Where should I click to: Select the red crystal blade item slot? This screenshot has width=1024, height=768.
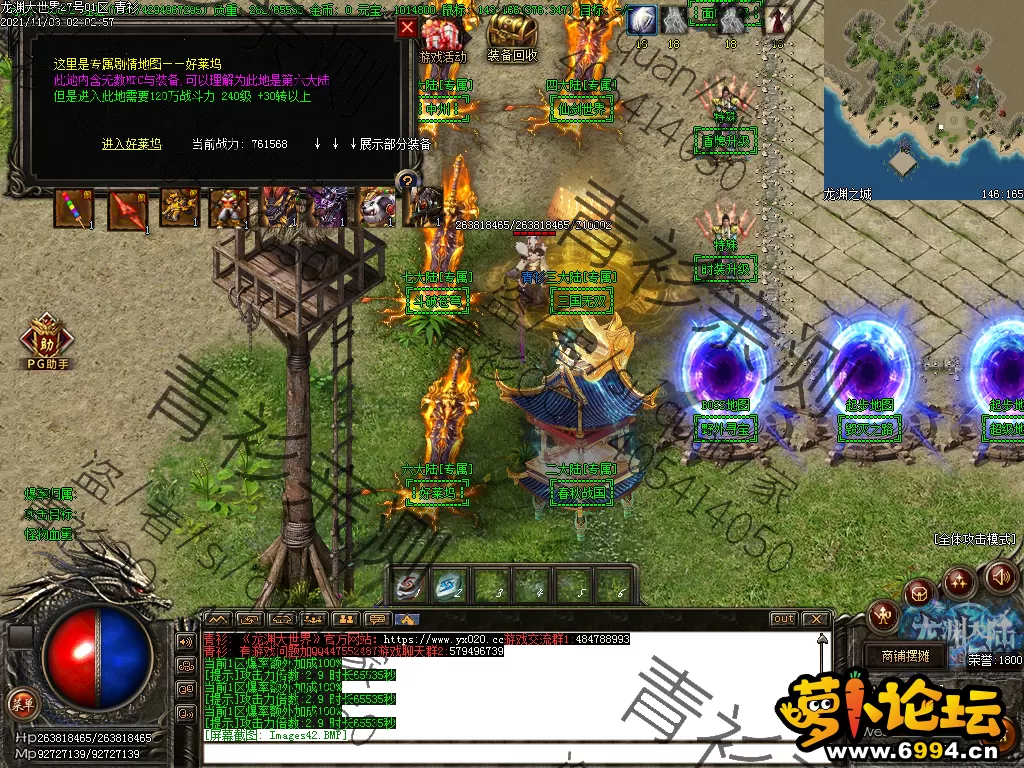(x=127, y=208)
